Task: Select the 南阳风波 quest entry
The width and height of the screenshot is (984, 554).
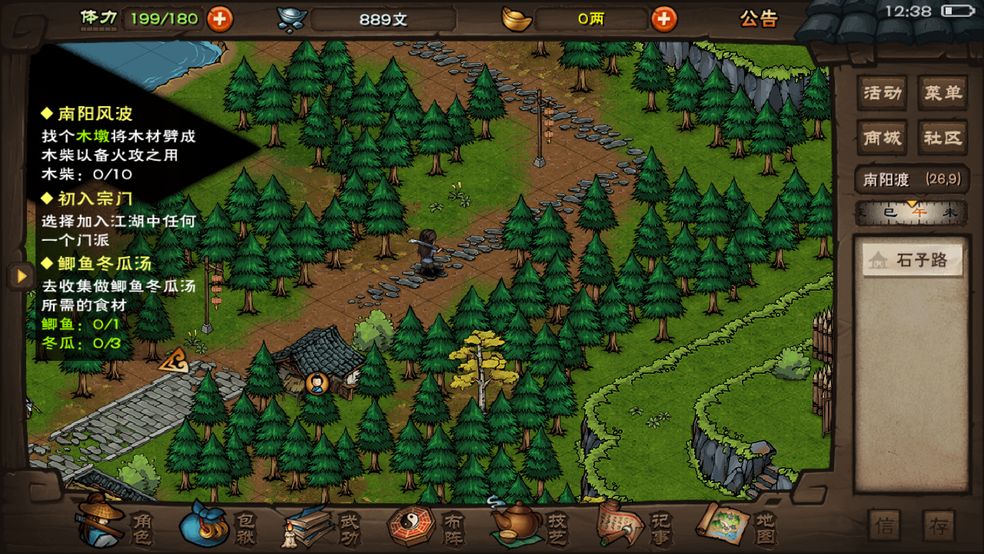Action: [x=95, y=114]
